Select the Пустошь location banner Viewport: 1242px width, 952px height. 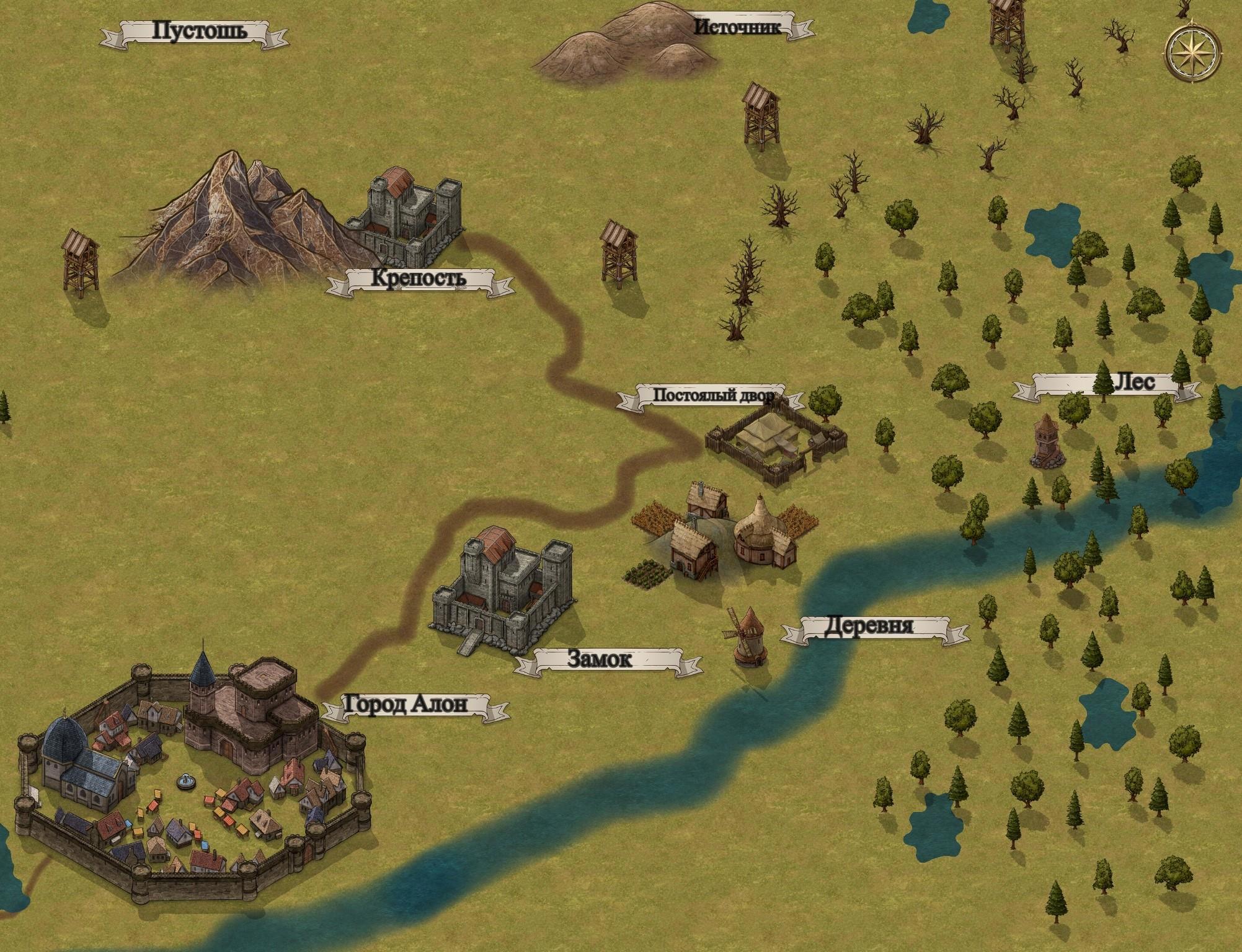tap(193, 32)
